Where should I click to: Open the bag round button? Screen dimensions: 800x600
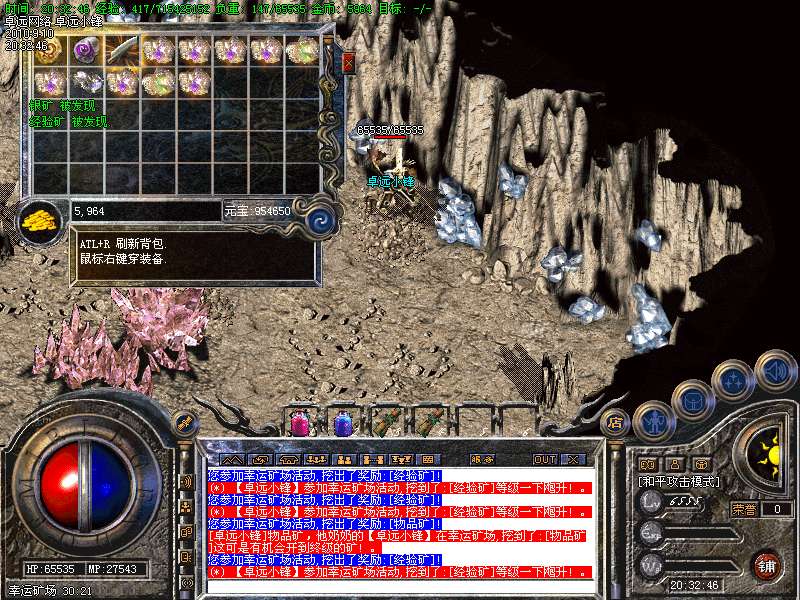coord(694,399)
